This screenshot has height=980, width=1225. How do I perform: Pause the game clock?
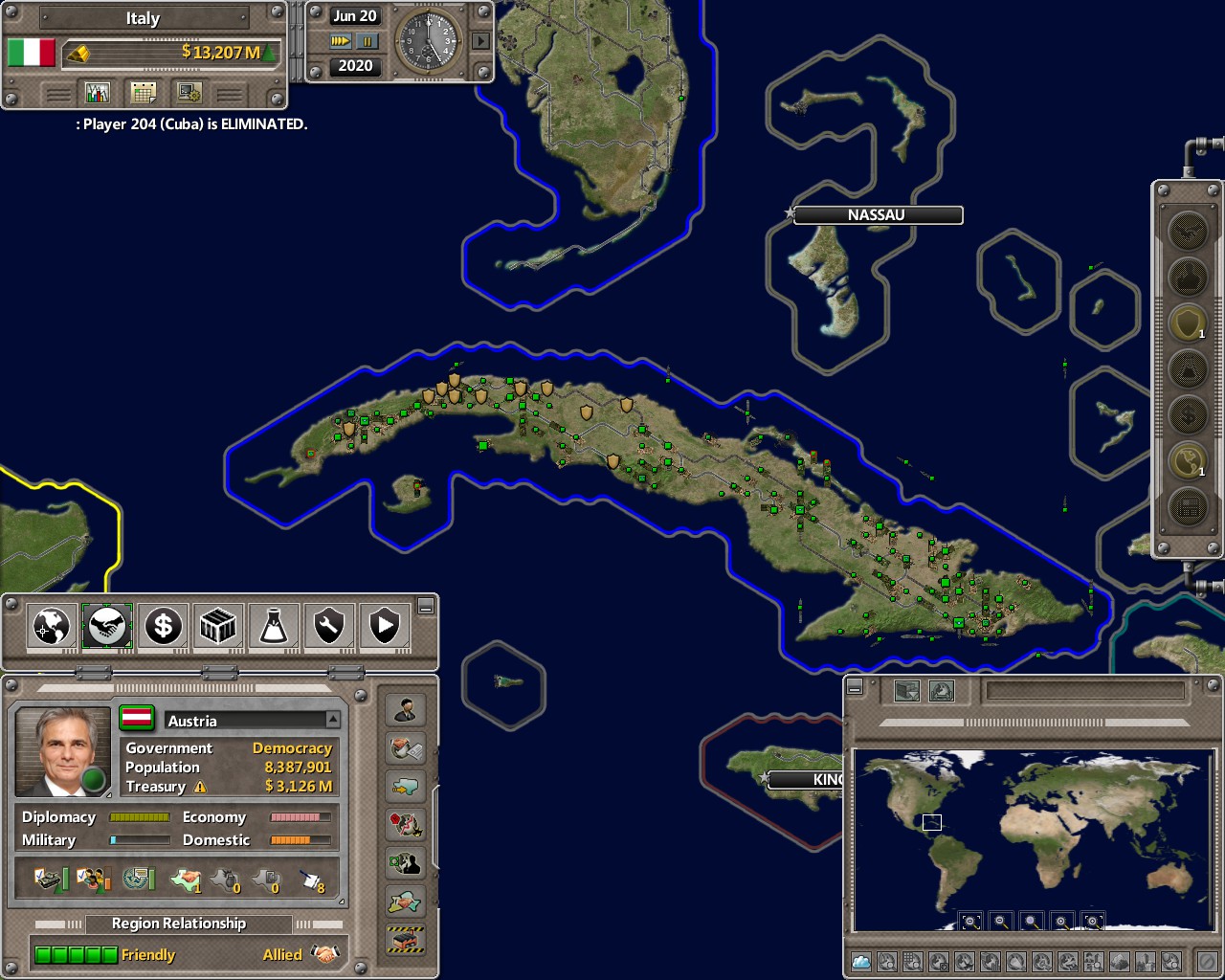pyautogui.click(x=367, y=41)
